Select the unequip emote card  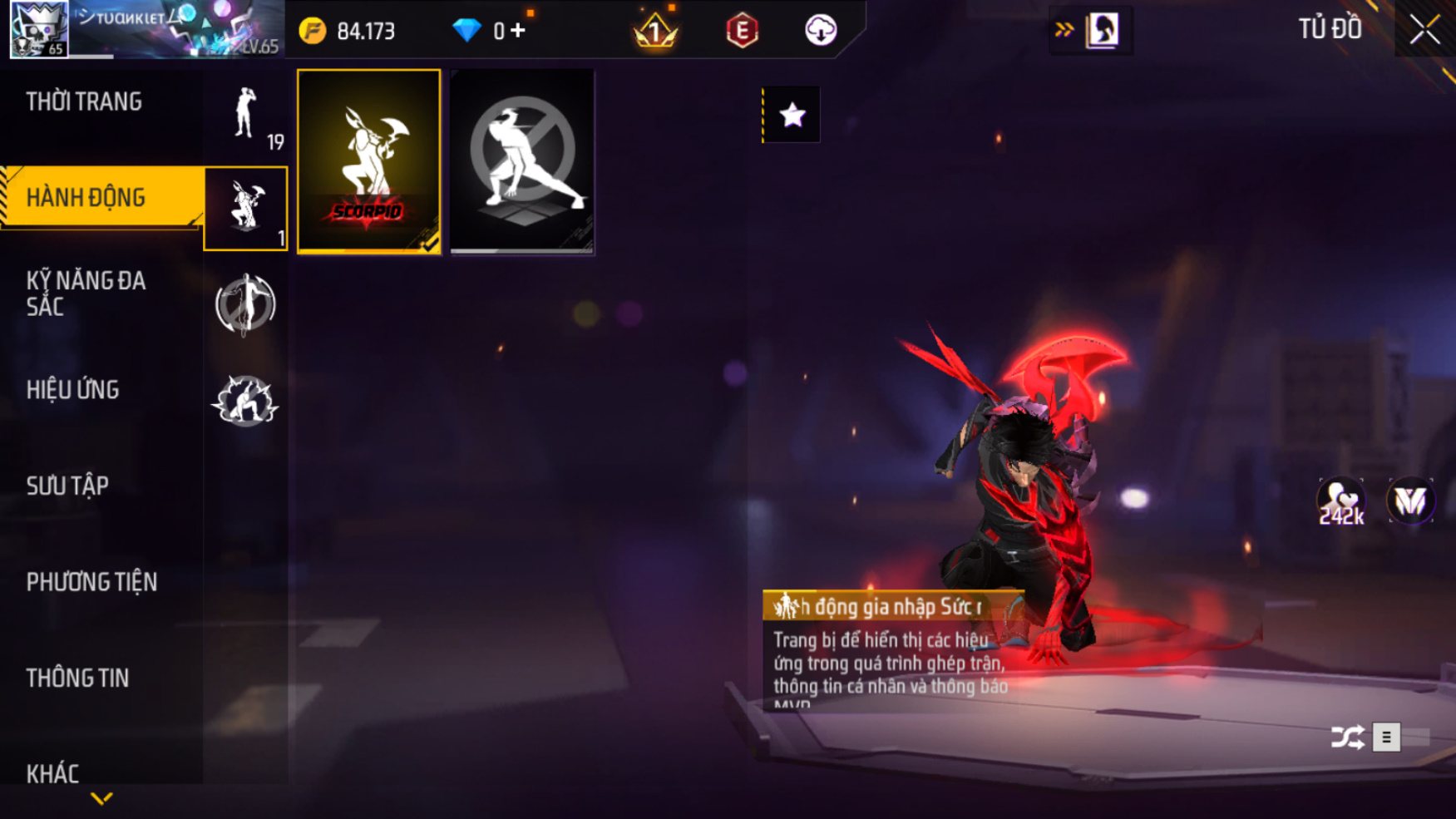coord(522,161)
